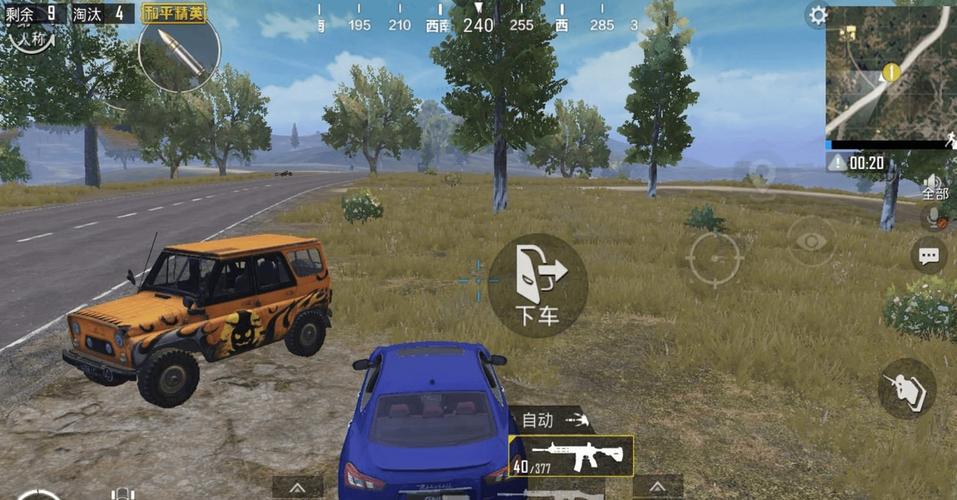Screen dimensions: 957x500
Task: Tap the crosshair aim button
Action: point(714,260)
